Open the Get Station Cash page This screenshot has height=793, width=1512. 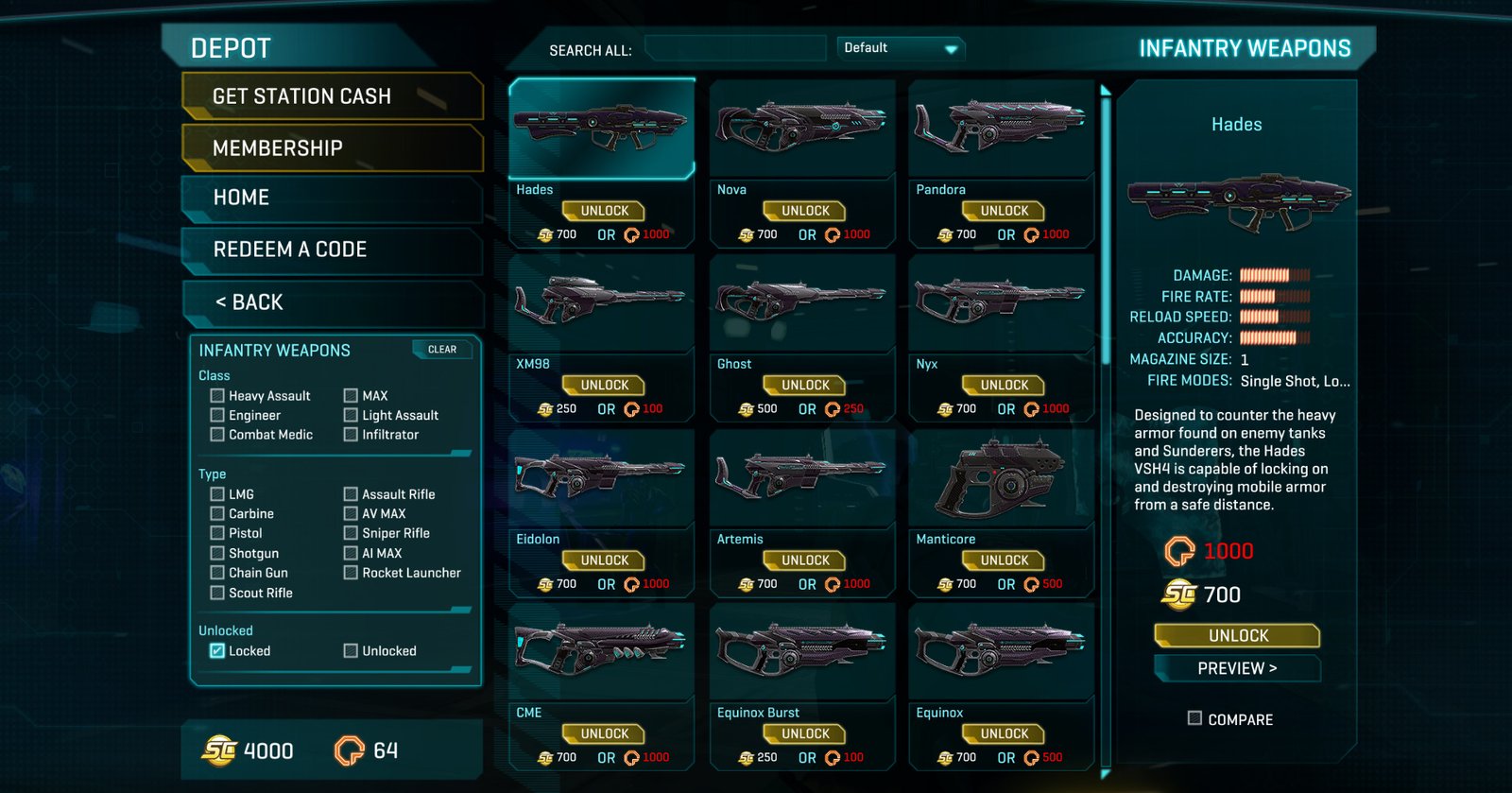tap(331, 96)
